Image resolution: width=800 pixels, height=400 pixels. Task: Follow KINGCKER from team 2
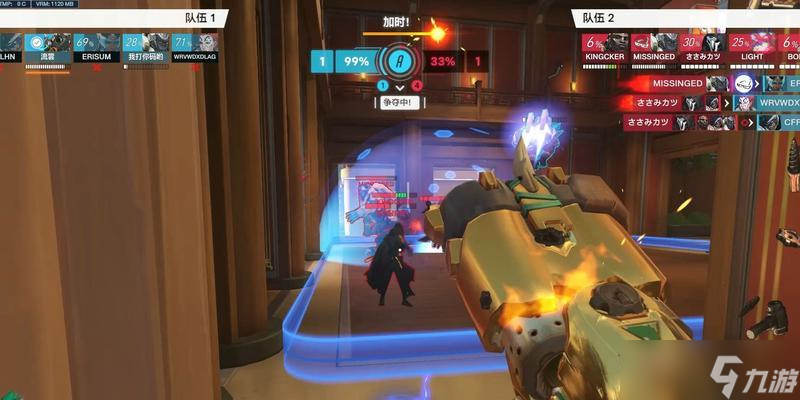607,47
